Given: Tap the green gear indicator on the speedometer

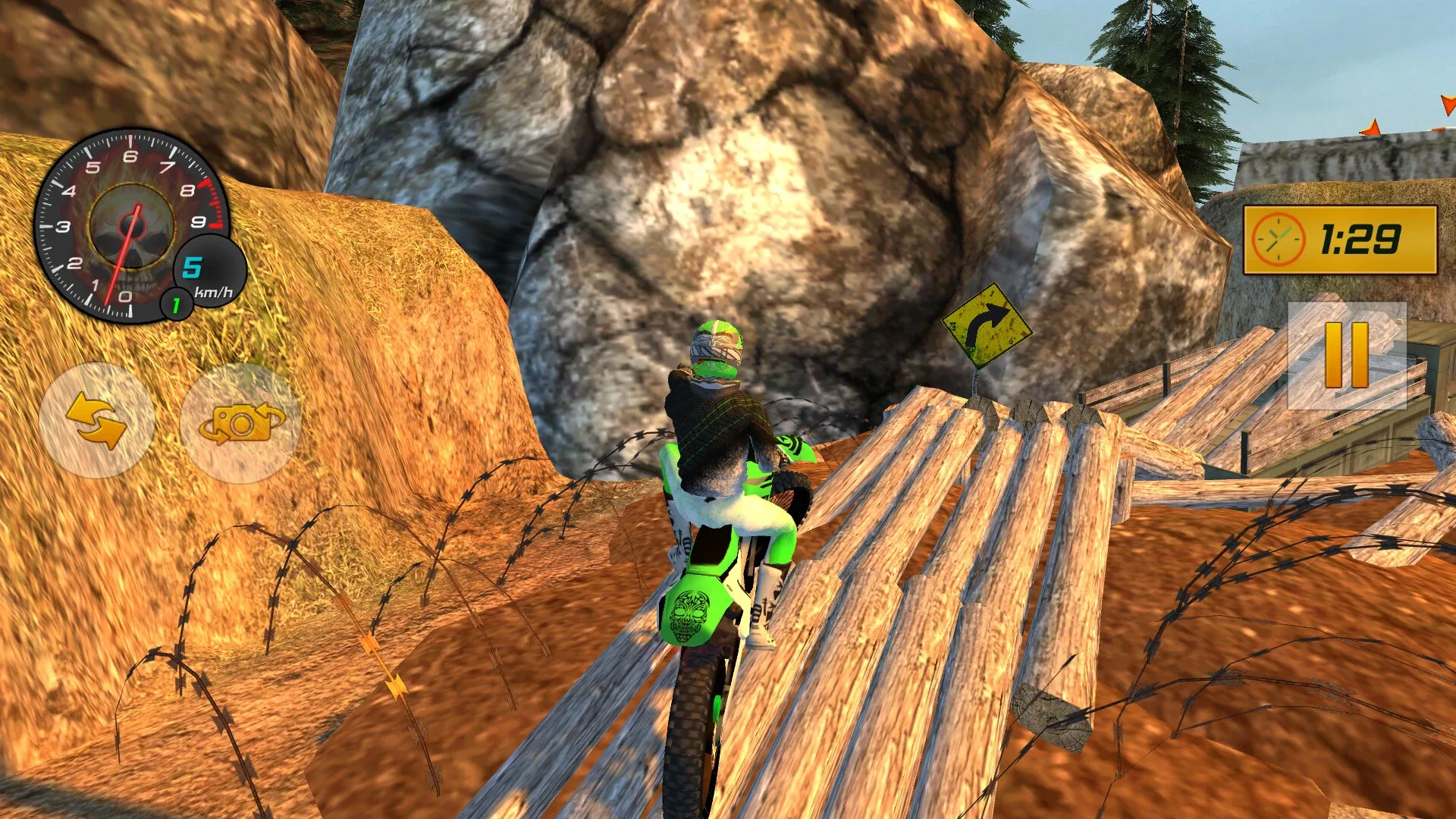Looking at the screenshot, I should click(176, 303).
